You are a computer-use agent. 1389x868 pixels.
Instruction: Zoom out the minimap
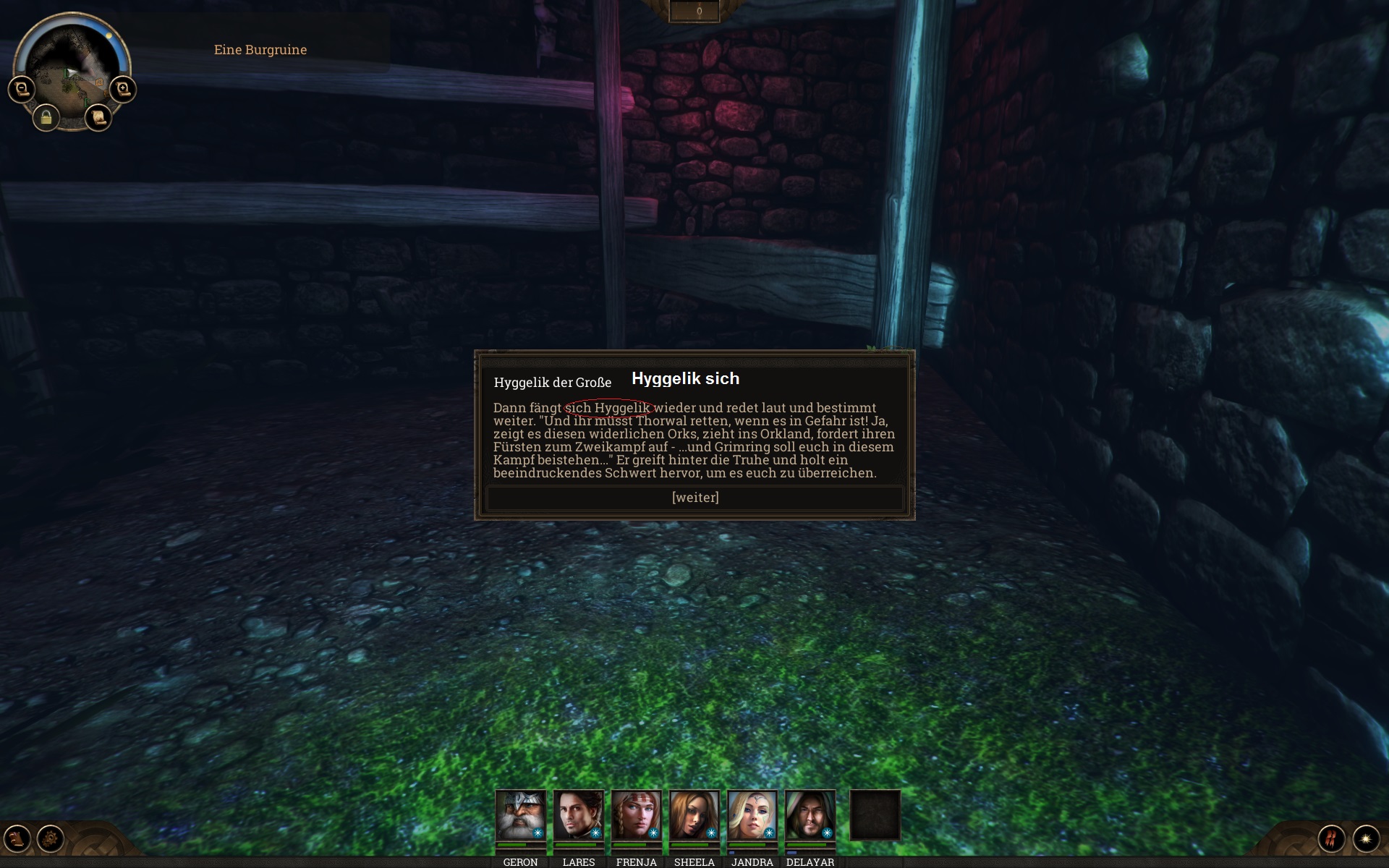coord(21,89)
